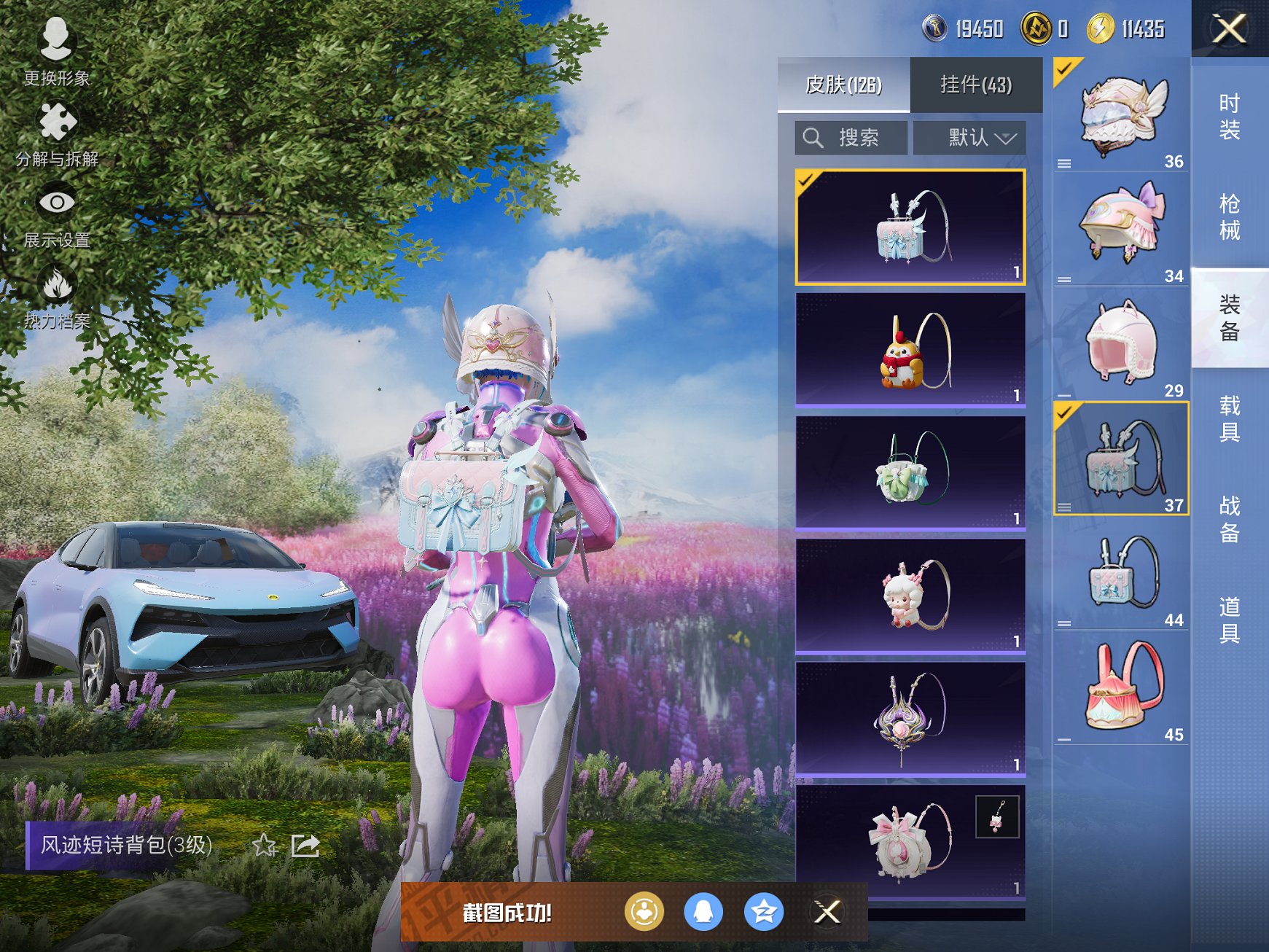Select the white sheep backpack skin
Screen dimensions: 1269x952
pos(910,596)
